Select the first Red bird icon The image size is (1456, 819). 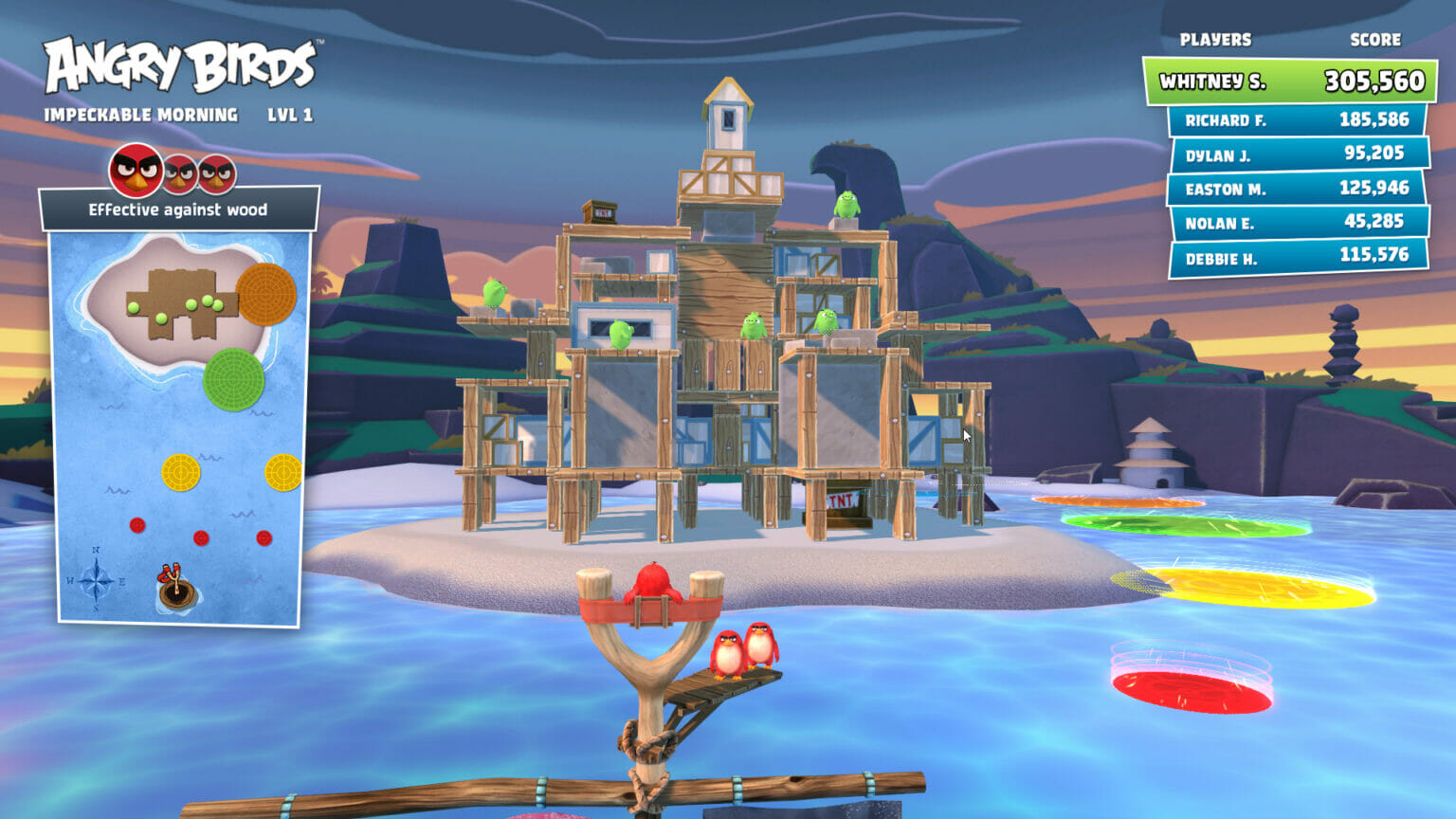(136, 171)
